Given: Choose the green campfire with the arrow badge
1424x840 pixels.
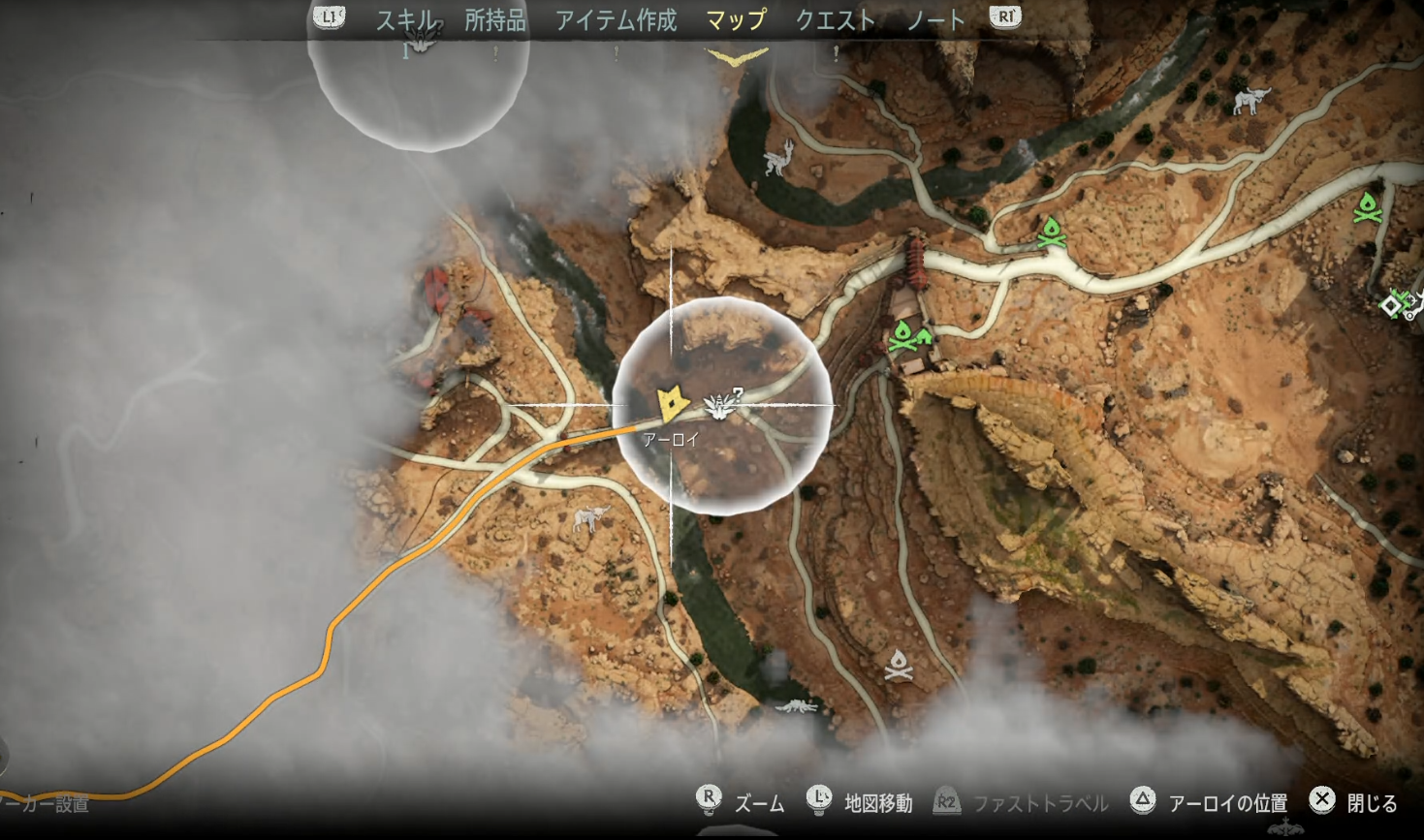Looking at the screenshot, I should pos(907,337).
